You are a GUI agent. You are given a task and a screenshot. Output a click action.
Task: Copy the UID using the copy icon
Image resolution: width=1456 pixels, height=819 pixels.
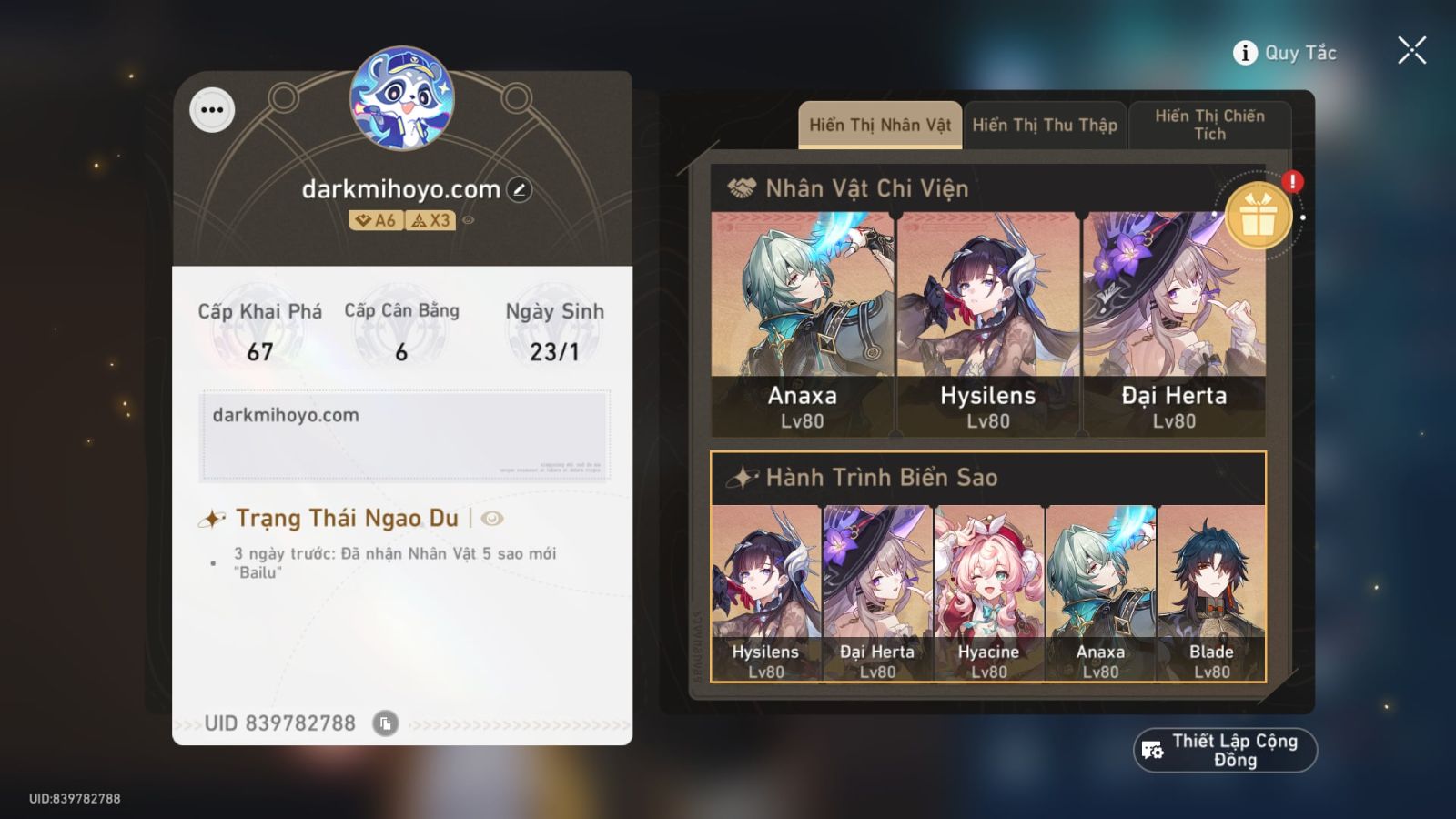coord(388,723)
